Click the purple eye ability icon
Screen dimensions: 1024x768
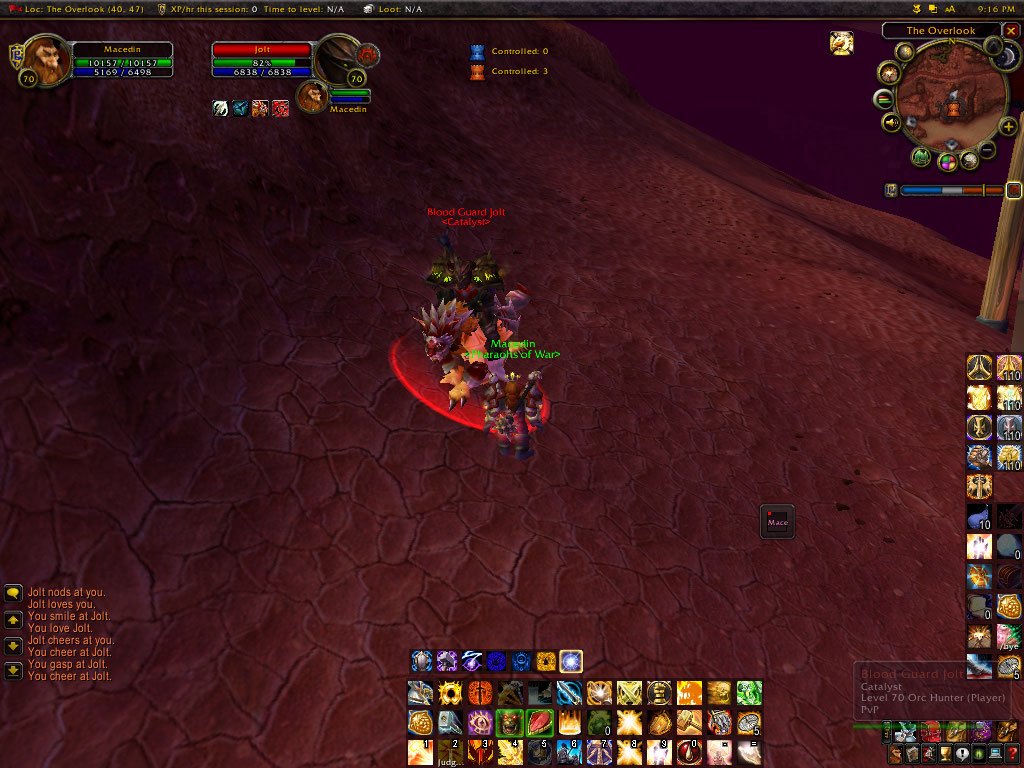[x=480, y=722]
